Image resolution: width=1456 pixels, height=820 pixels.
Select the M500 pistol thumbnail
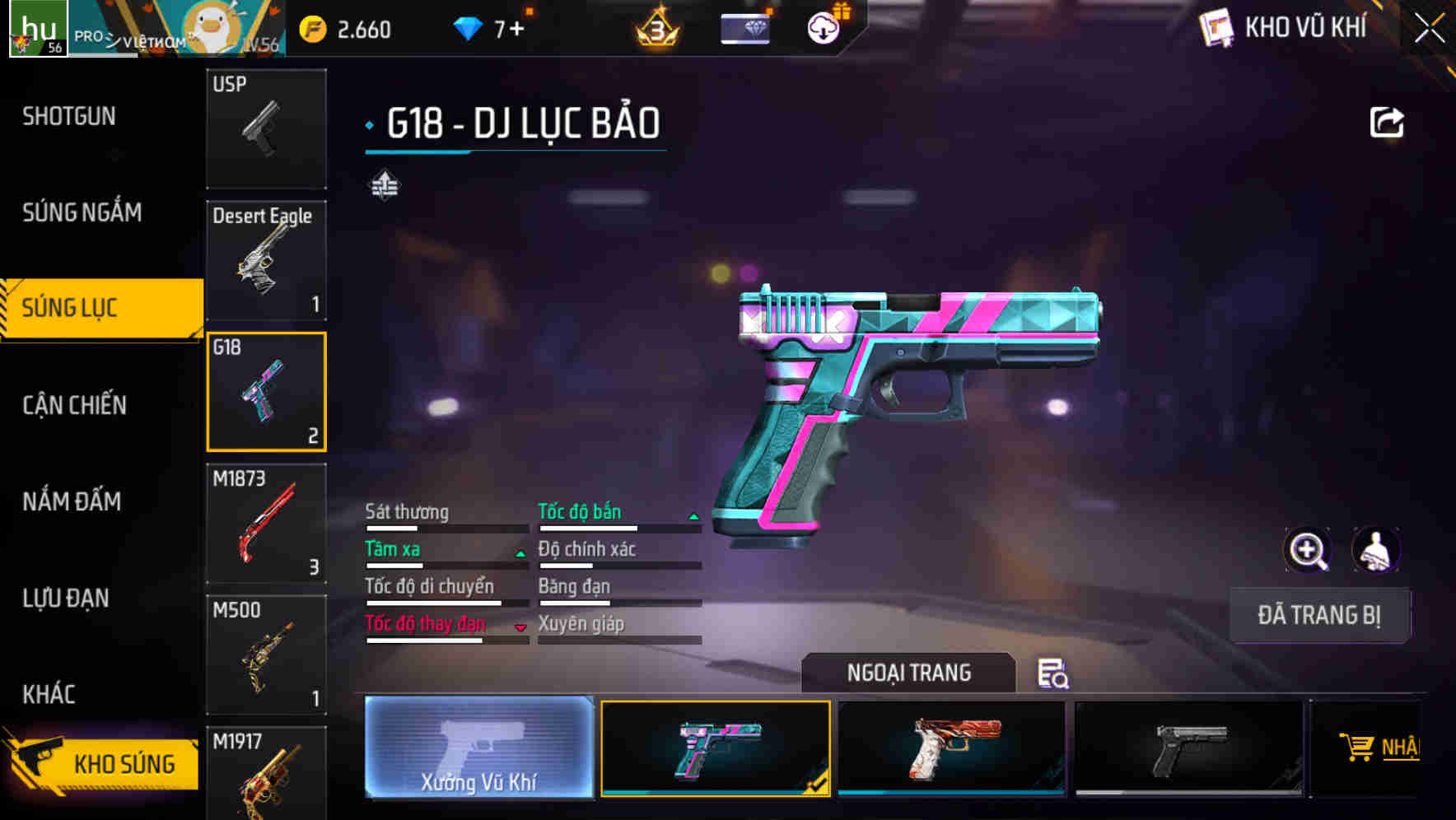(x=266, y=655)
